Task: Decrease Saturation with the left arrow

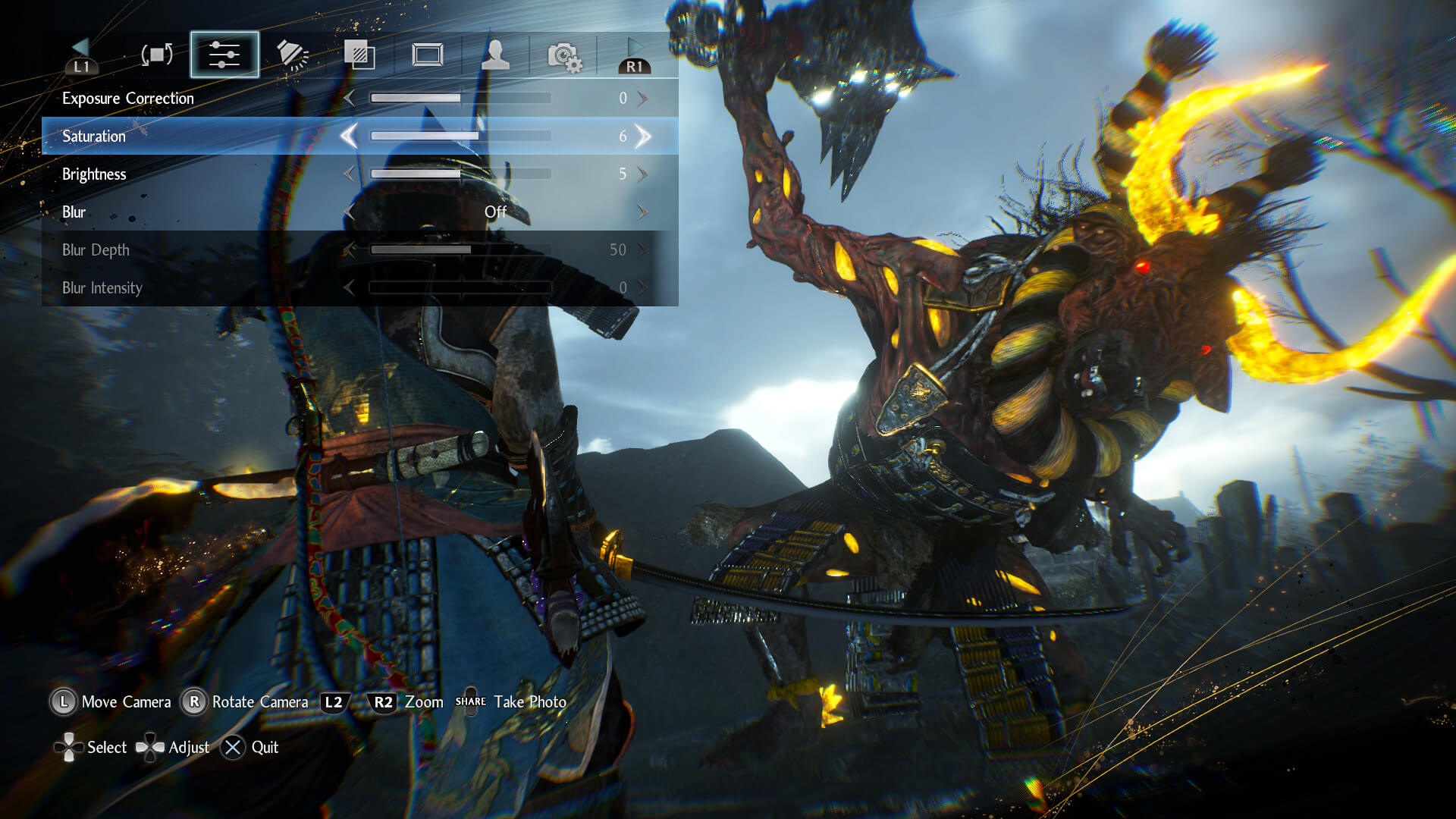Action: click(349, 136)
